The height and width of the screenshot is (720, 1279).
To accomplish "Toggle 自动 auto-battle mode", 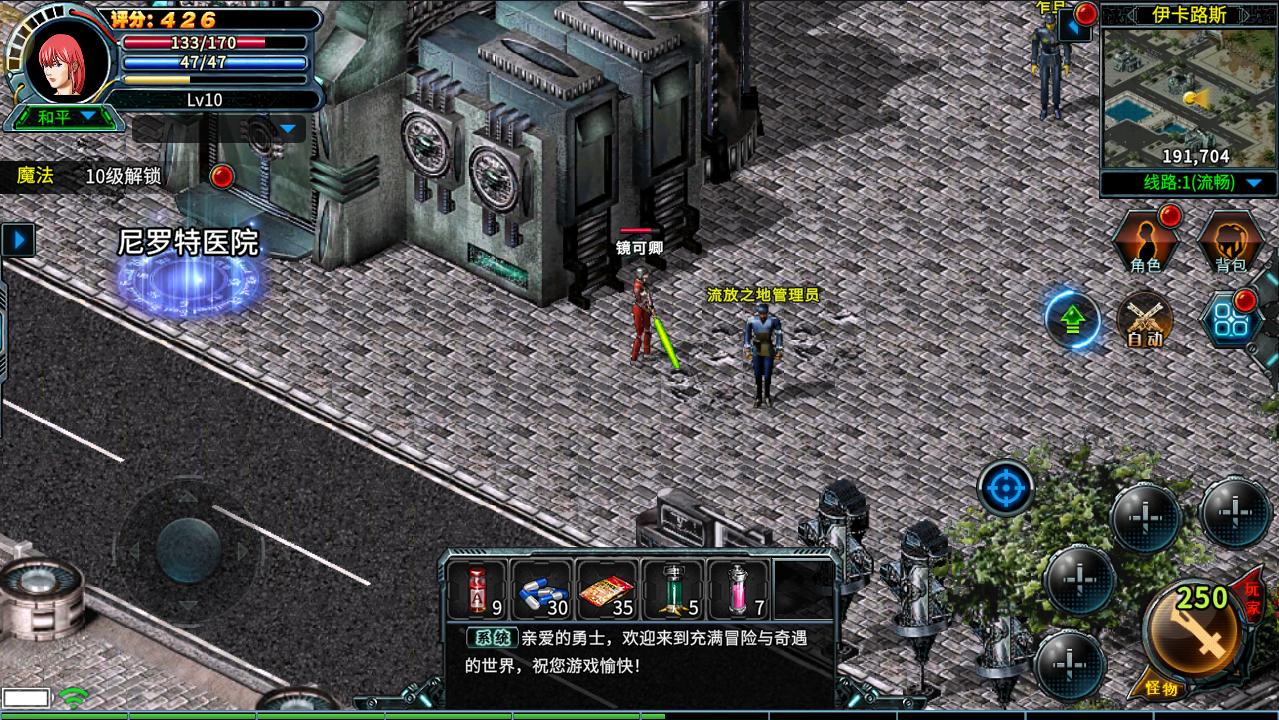I will (1145, 320).
